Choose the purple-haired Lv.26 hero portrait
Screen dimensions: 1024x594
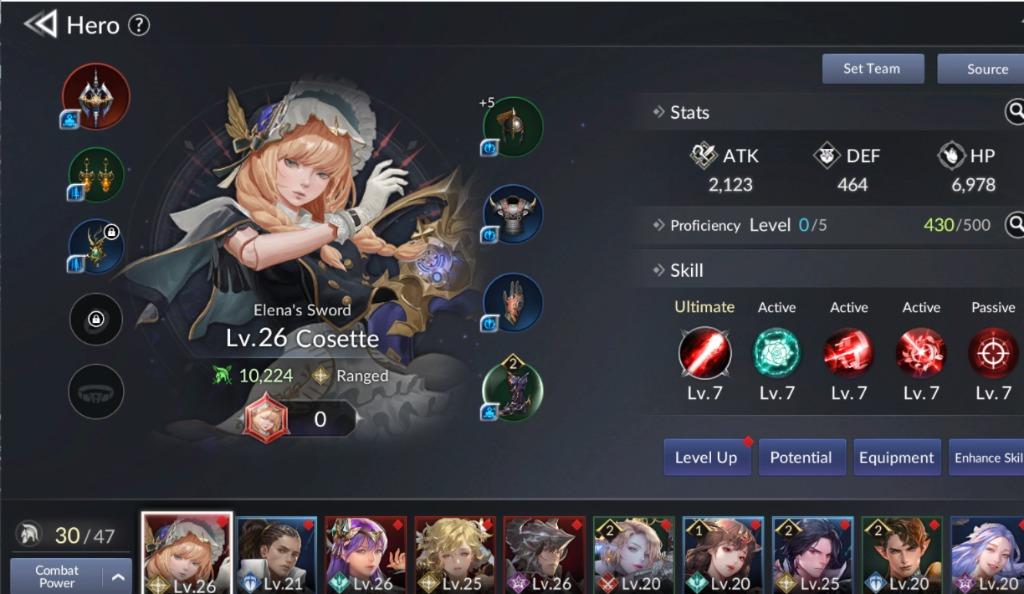coord(365,556)
